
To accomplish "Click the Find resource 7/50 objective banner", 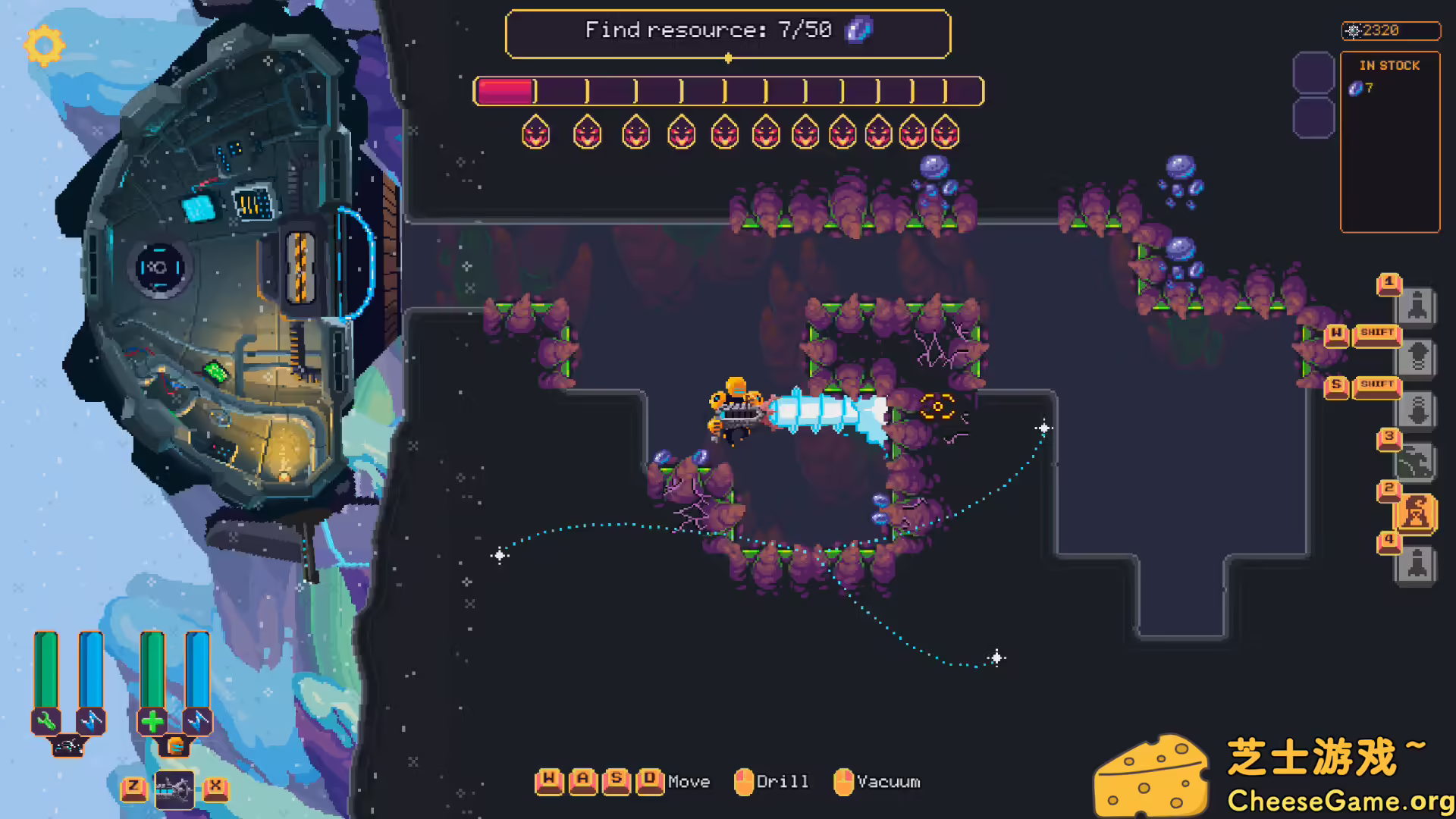I will pyautogui.click(x=728, y=31).
